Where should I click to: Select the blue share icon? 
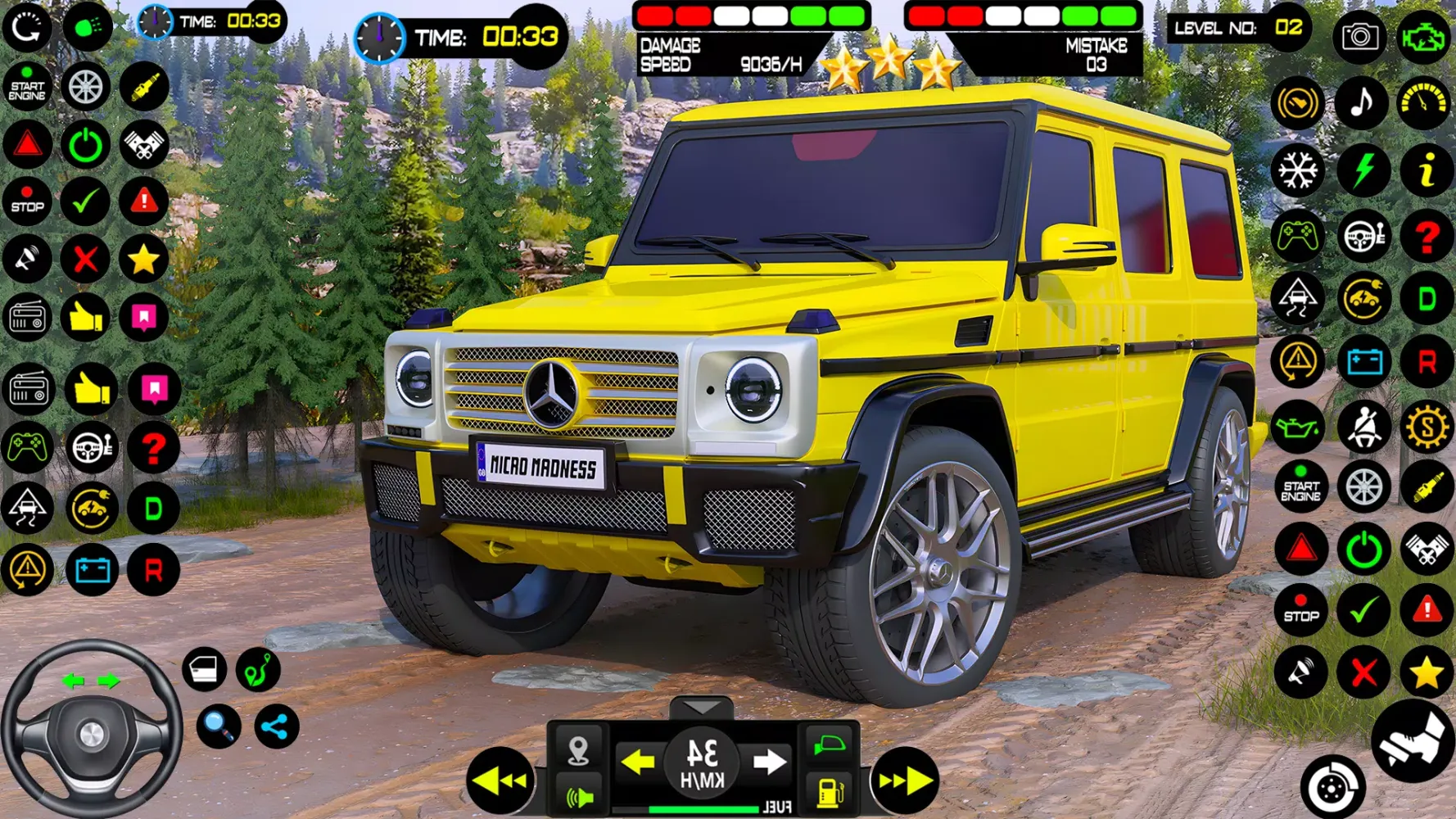[276, 726]
